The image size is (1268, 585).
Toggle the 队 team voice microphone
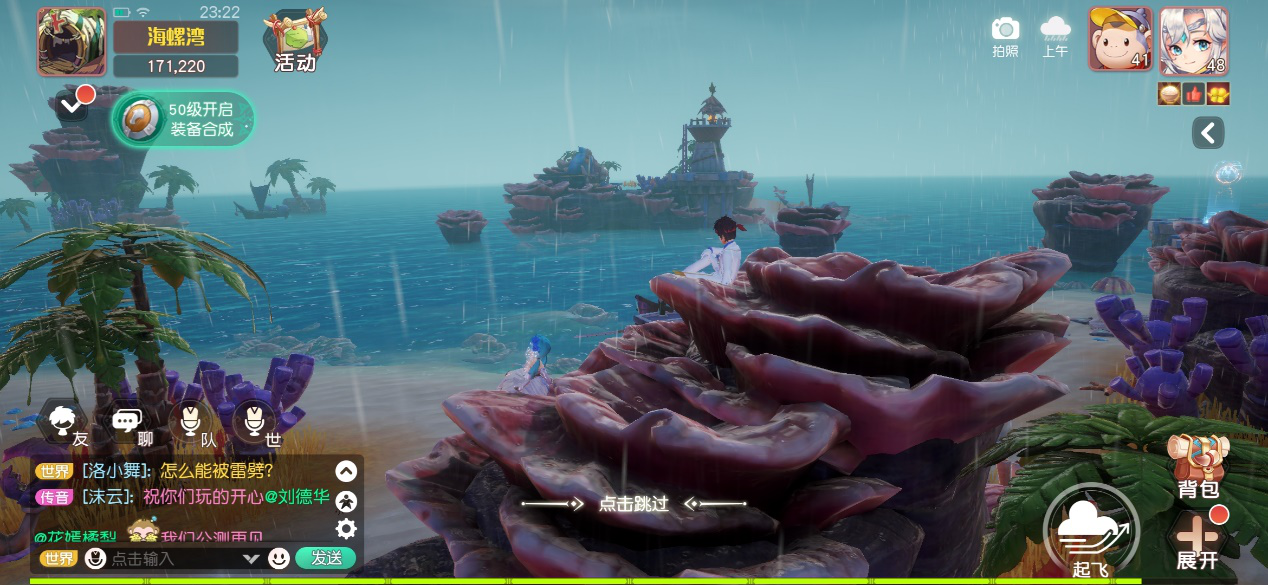pyautogui.click(x=191, y=424)
